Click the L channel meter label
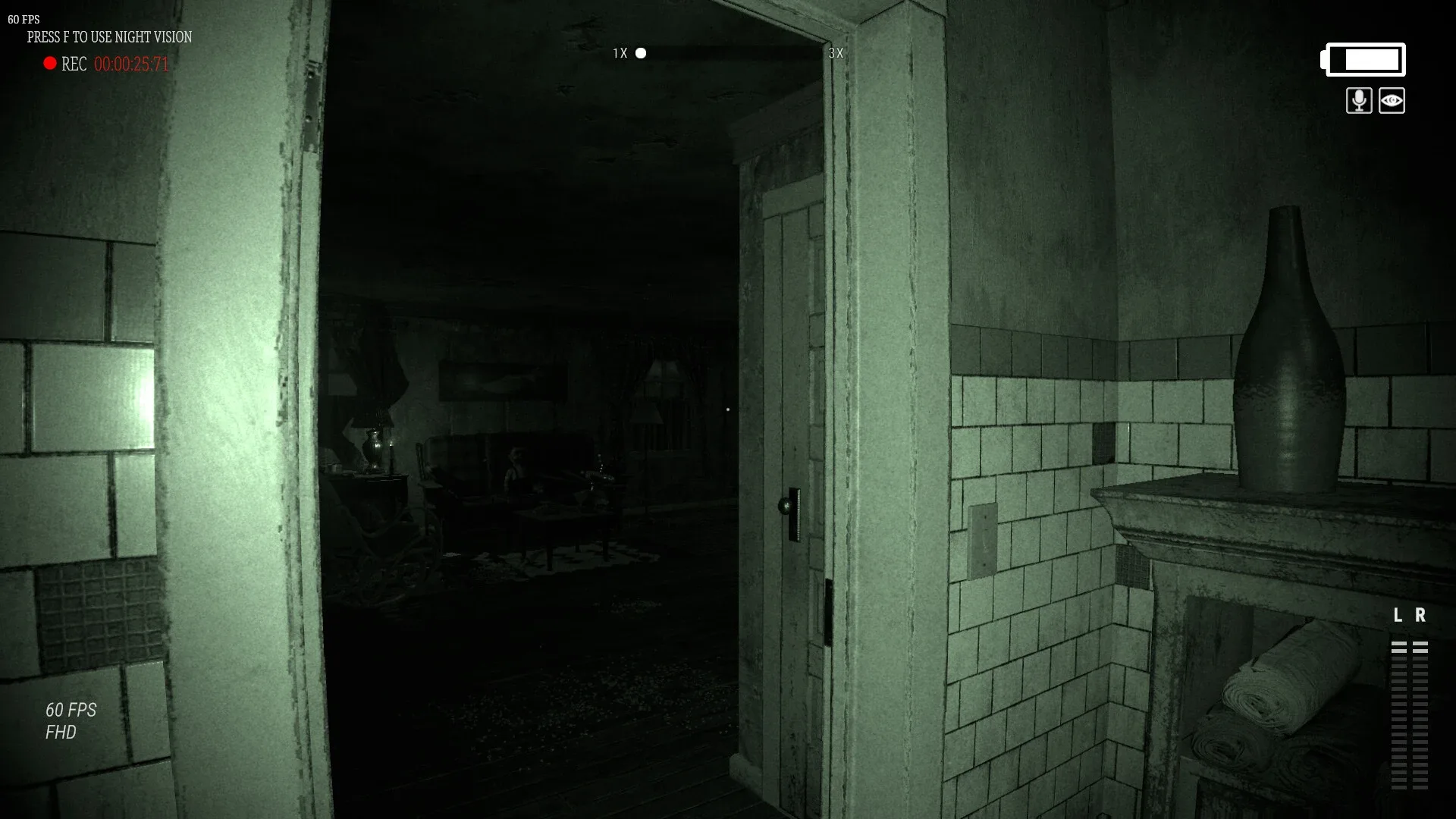 click(1399, 614)
